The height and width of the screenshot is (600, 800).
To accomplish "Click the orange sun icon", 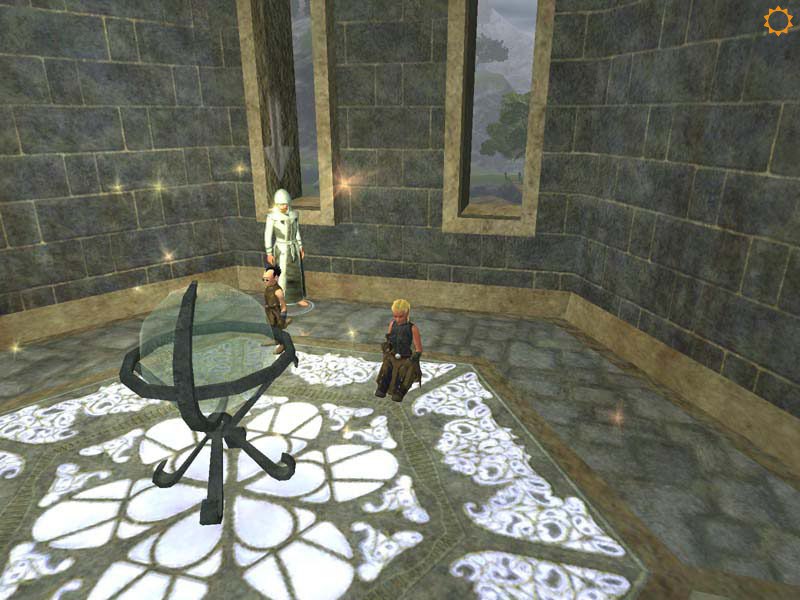I will click(x=777, y=21).
